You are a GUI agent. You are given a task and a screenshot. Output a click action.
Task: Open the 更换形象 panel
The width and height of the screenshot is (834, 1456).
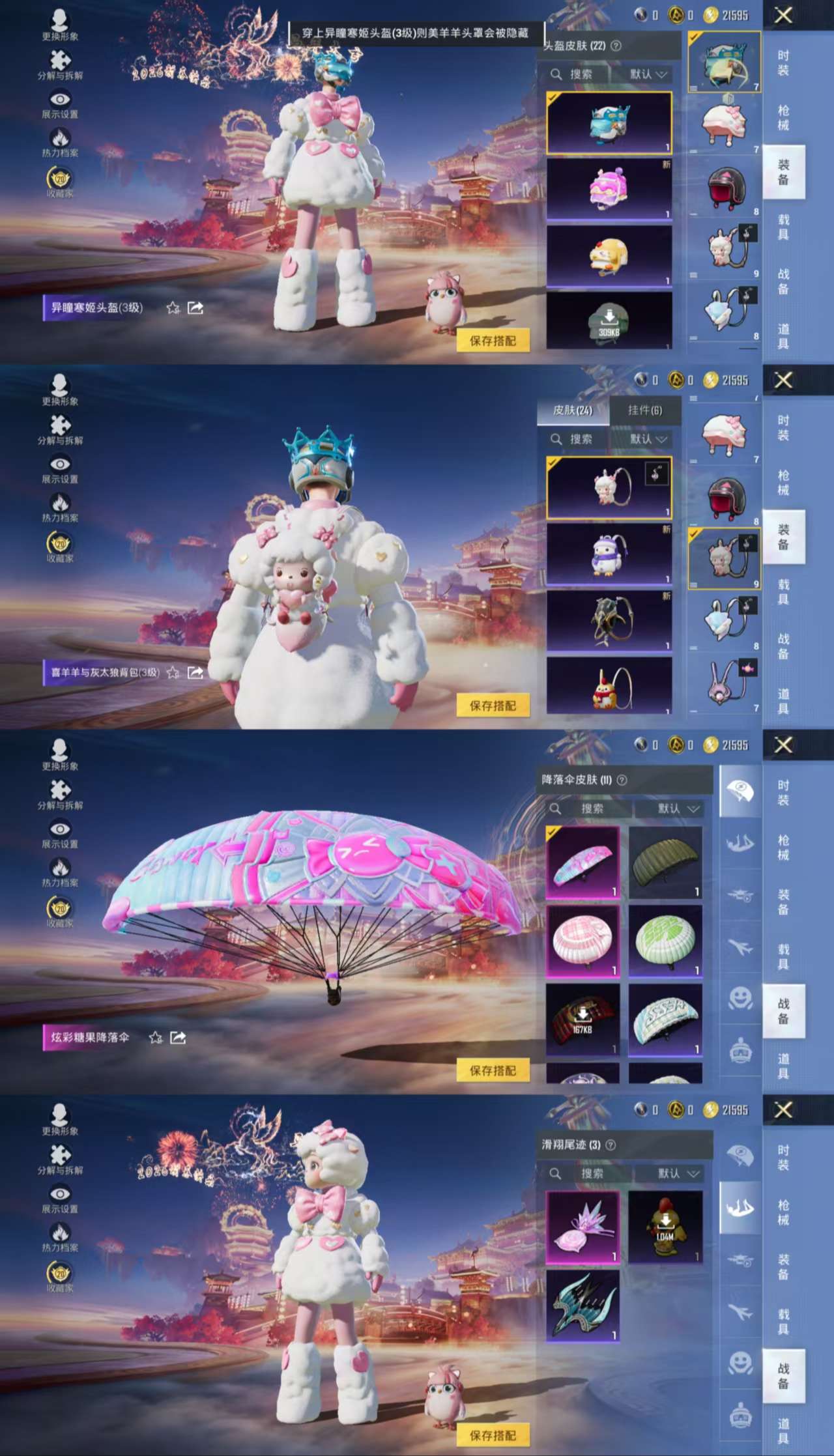[61, 20]
